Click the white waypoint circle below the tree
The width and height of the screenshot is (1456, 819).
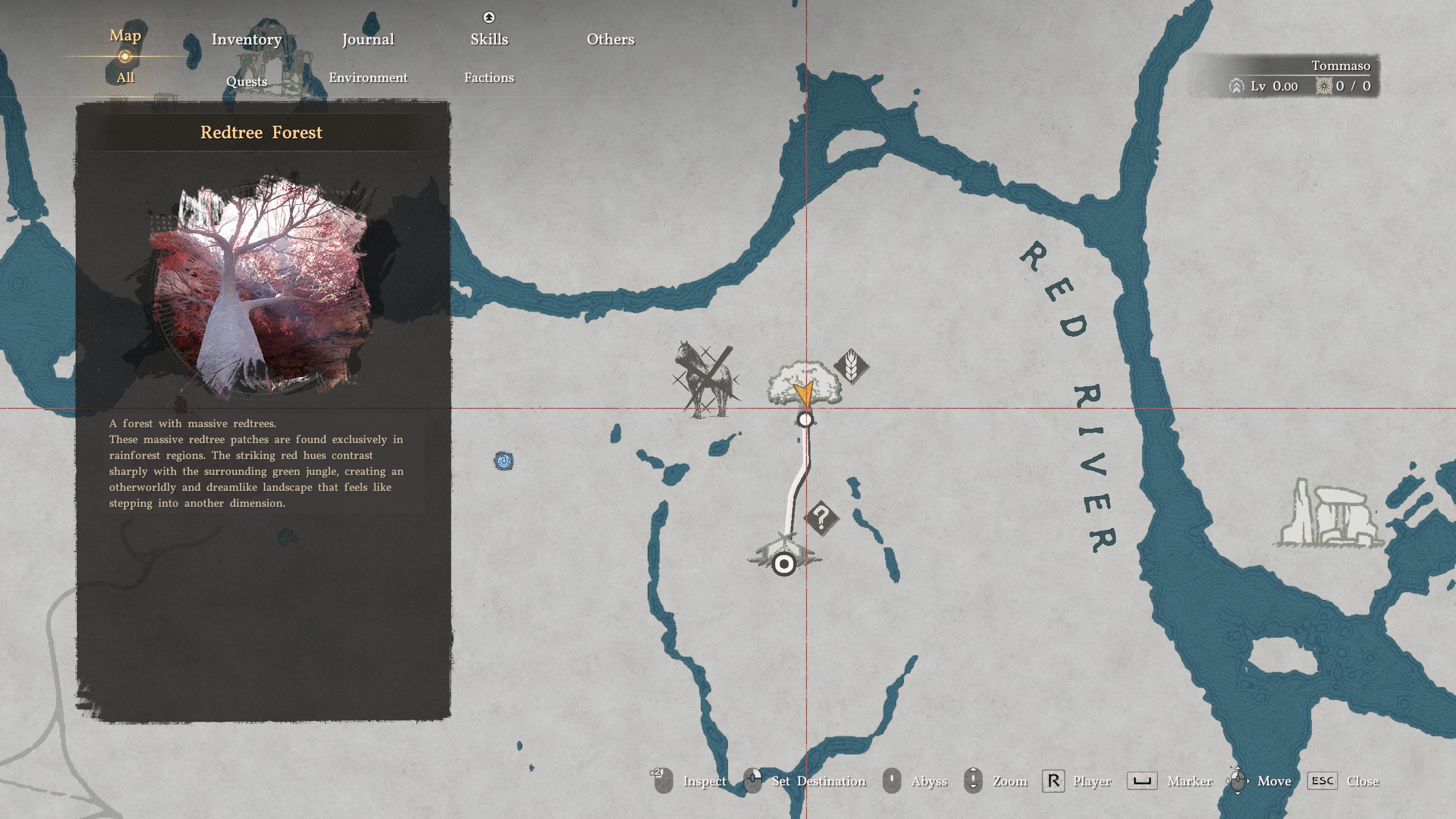804,420
